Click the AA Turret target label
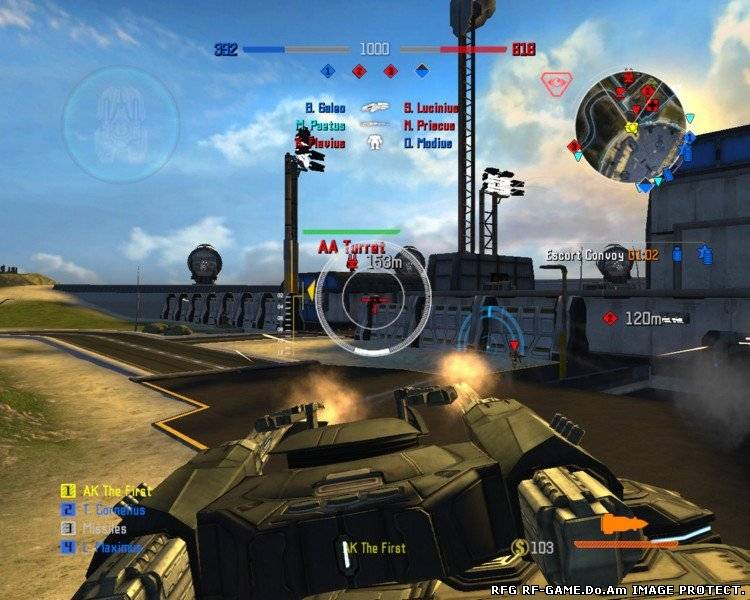Screen dimensions: 750x600 351,245
